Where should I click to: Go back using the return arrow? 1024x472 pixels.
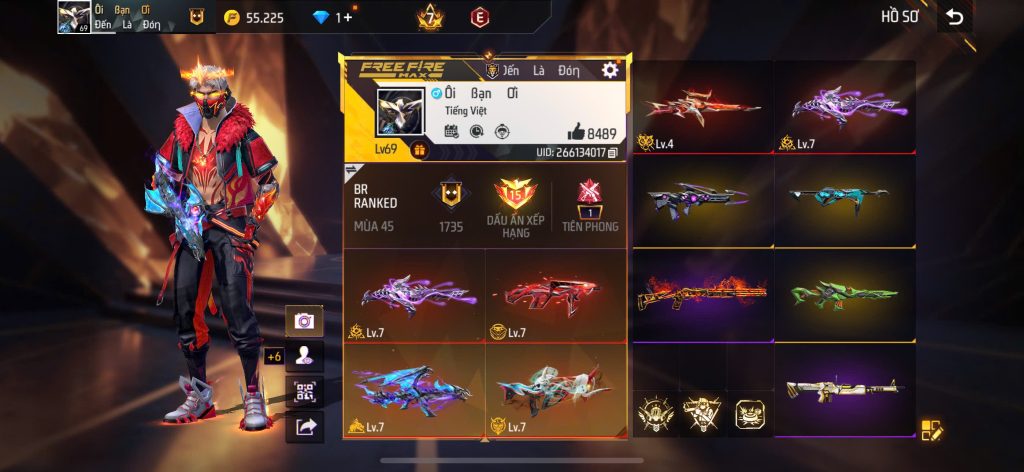[955, 17]
